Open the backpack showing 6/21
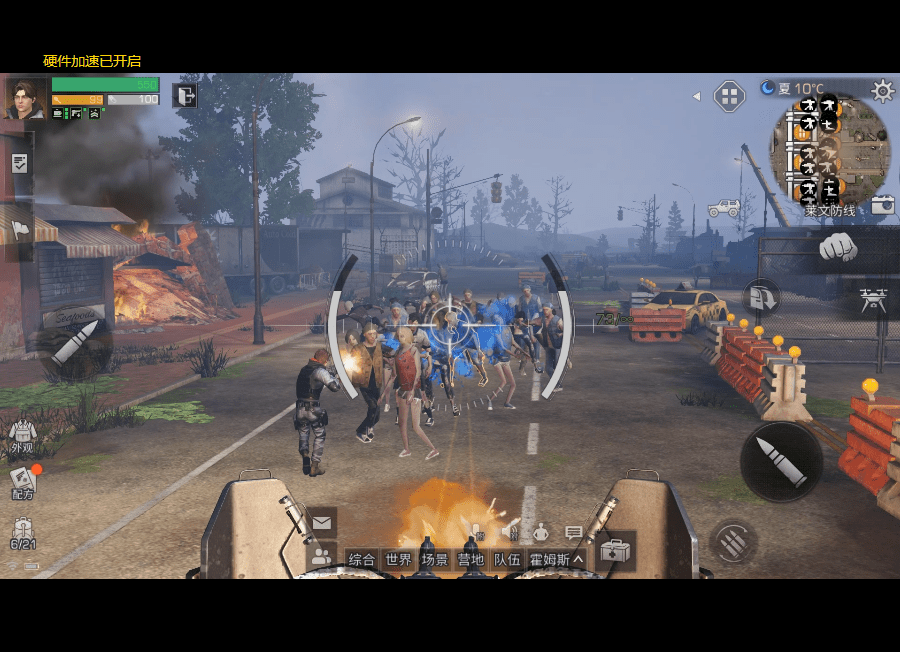The height and width of the screenshot is (652, 900). click(22, 533)
